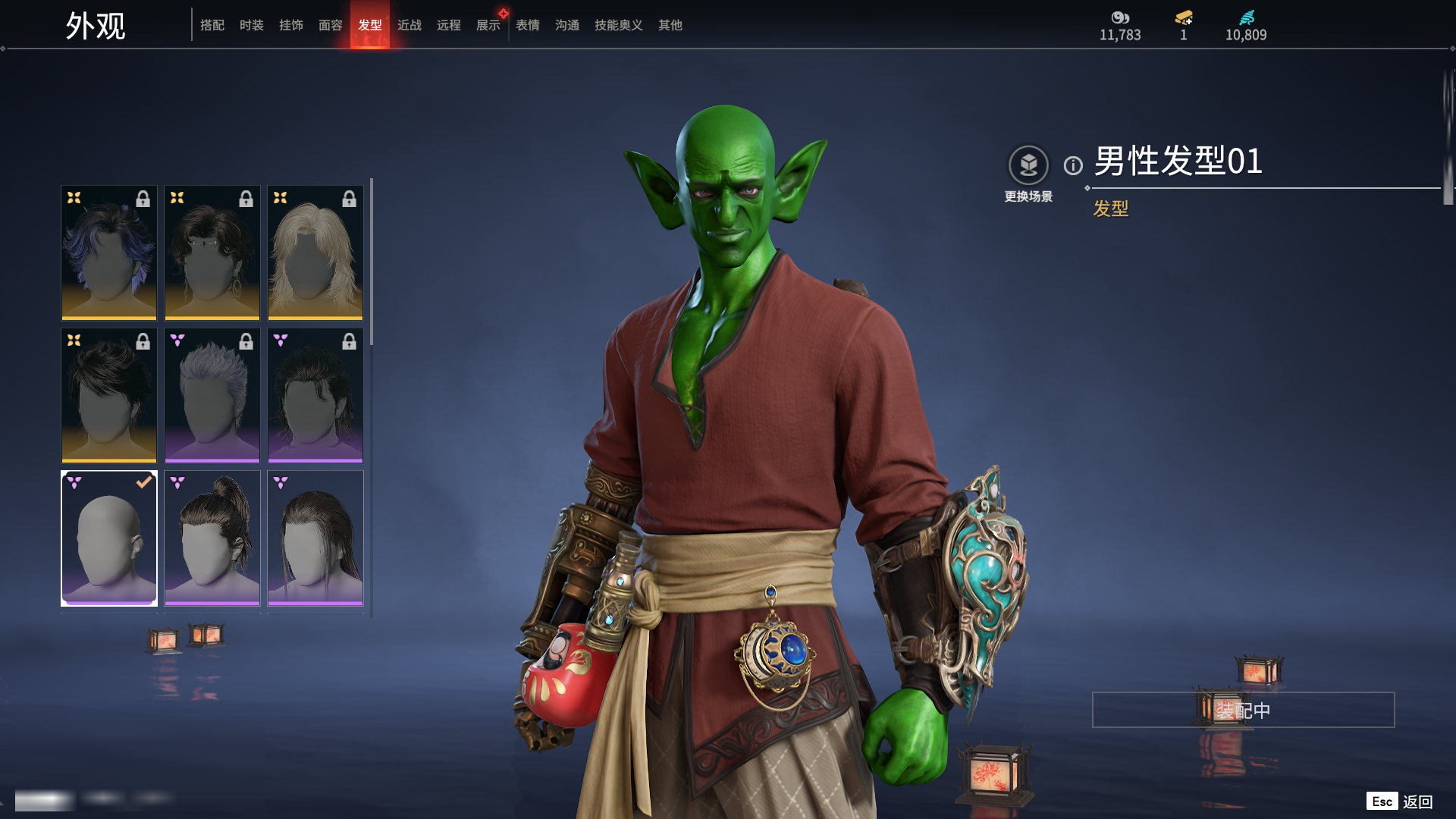The width and height of the screenshot is (1456, 819).
Task: Show info for 男性发型01
Action: click(1073, 165)
